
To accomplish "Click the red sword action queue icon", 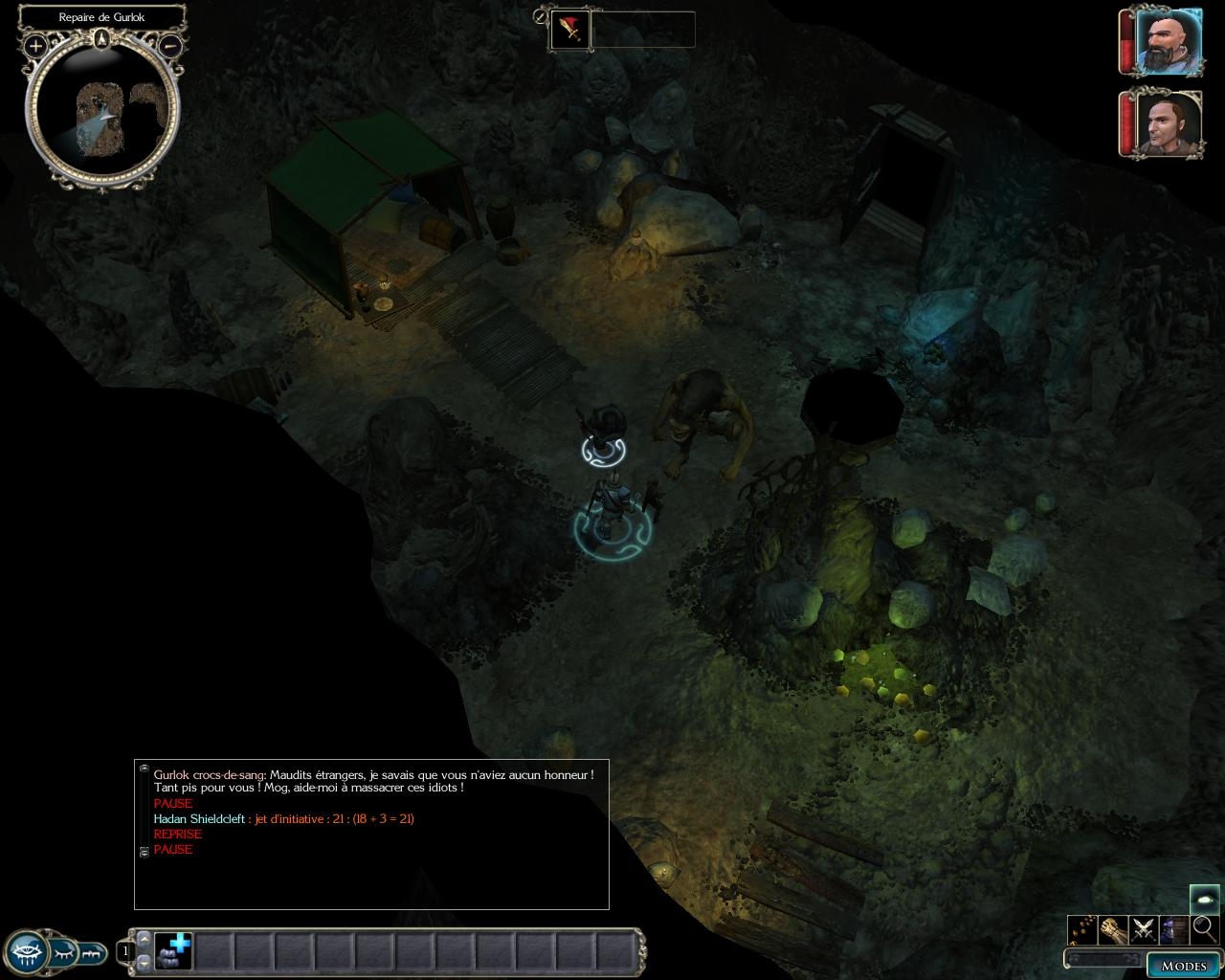I will coord(571,30).
